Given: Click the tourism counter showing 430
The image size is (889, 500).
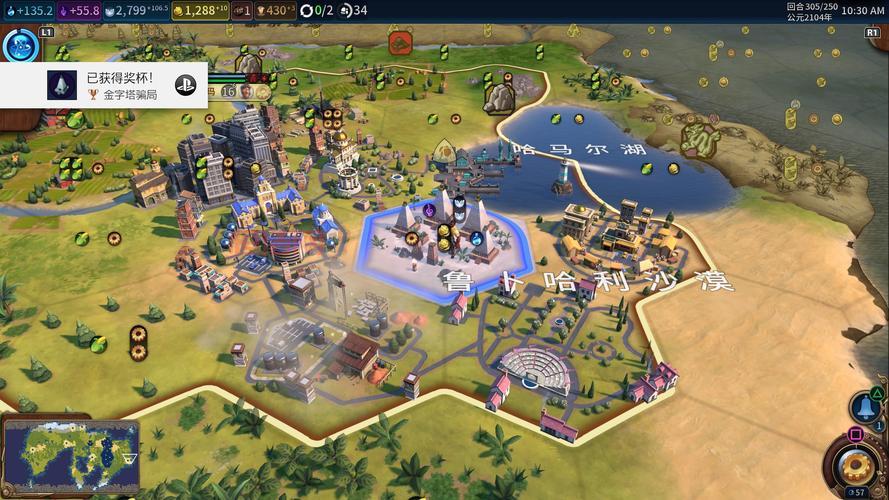Looking at the screenshot, I should tap(270, 11).
